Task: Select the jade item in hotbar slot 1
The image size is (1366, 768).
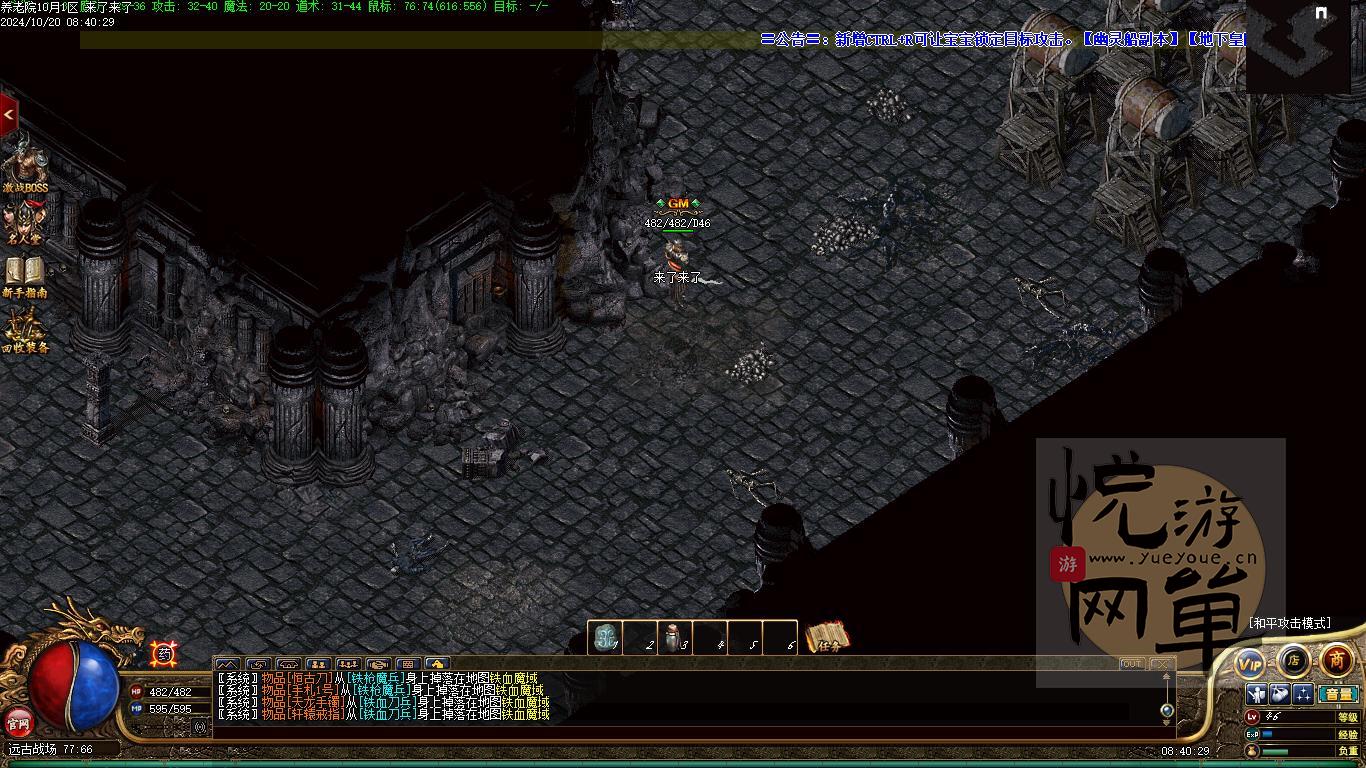Action: click(604, 638)
